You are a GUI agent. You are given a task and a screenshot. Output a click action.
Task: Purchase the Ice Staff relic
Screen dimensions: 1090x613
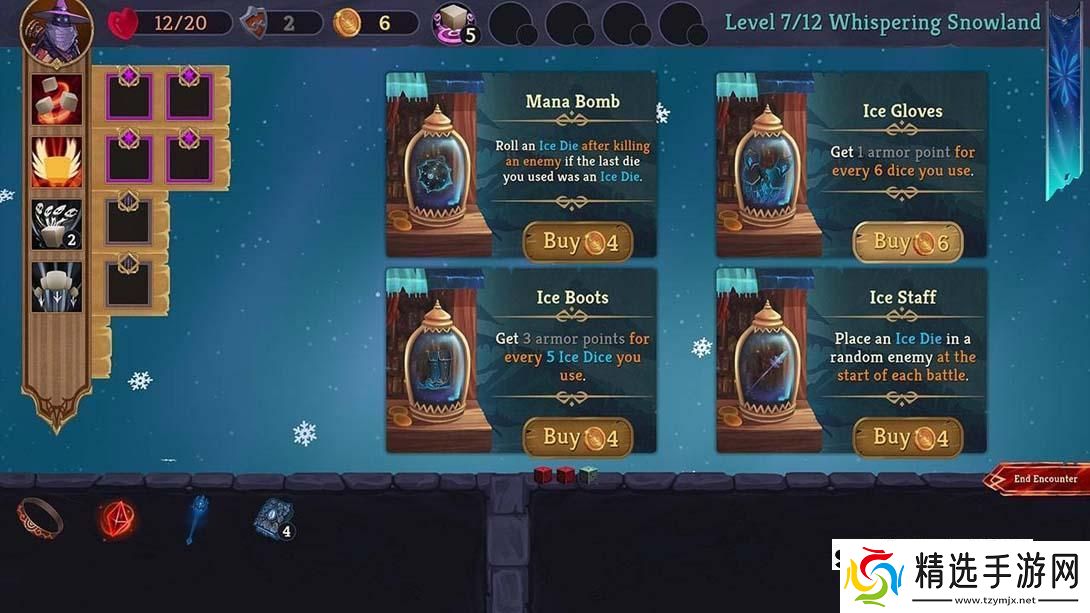907,437
